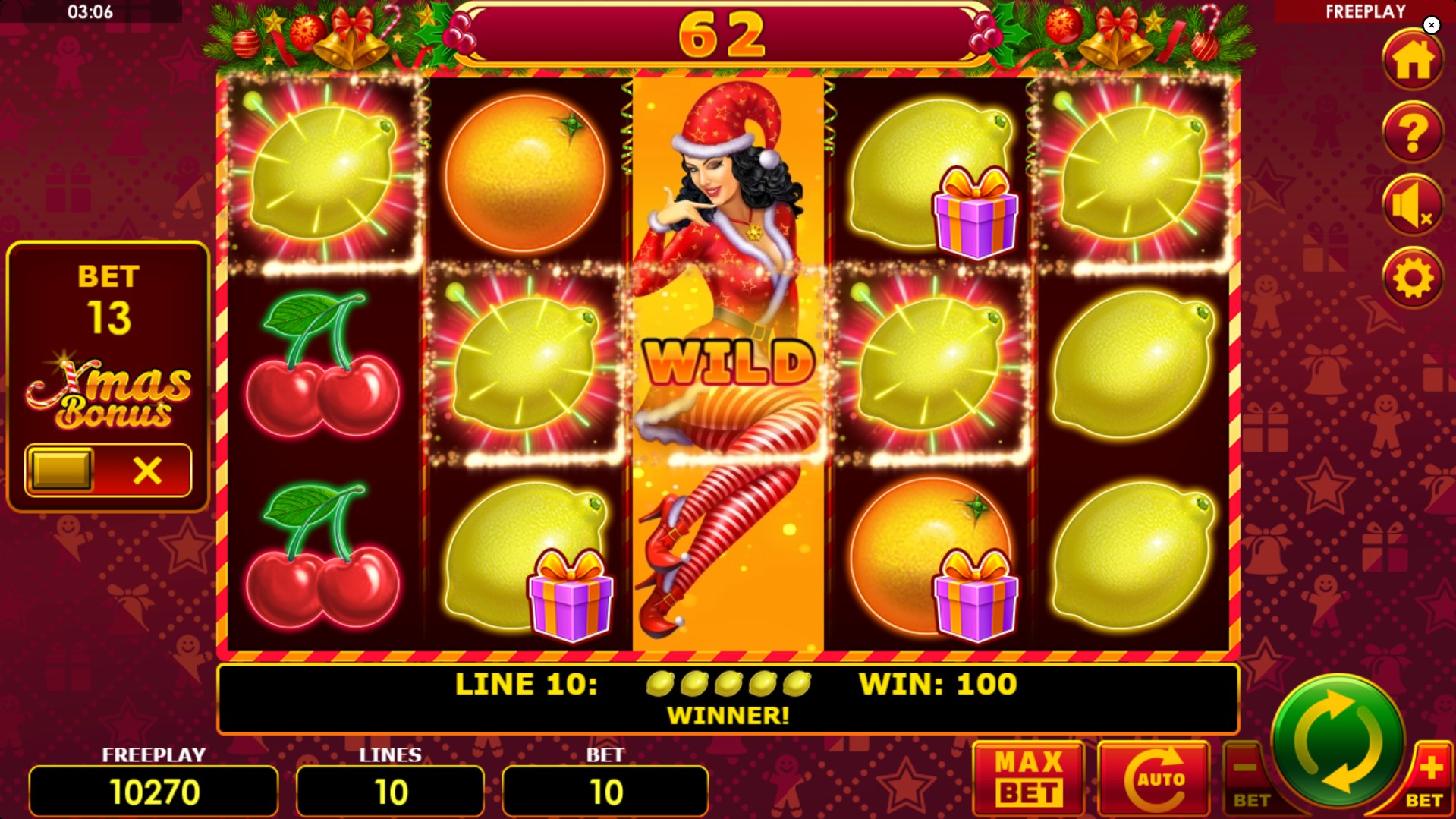Activate the AUTO spin button

1153,777
